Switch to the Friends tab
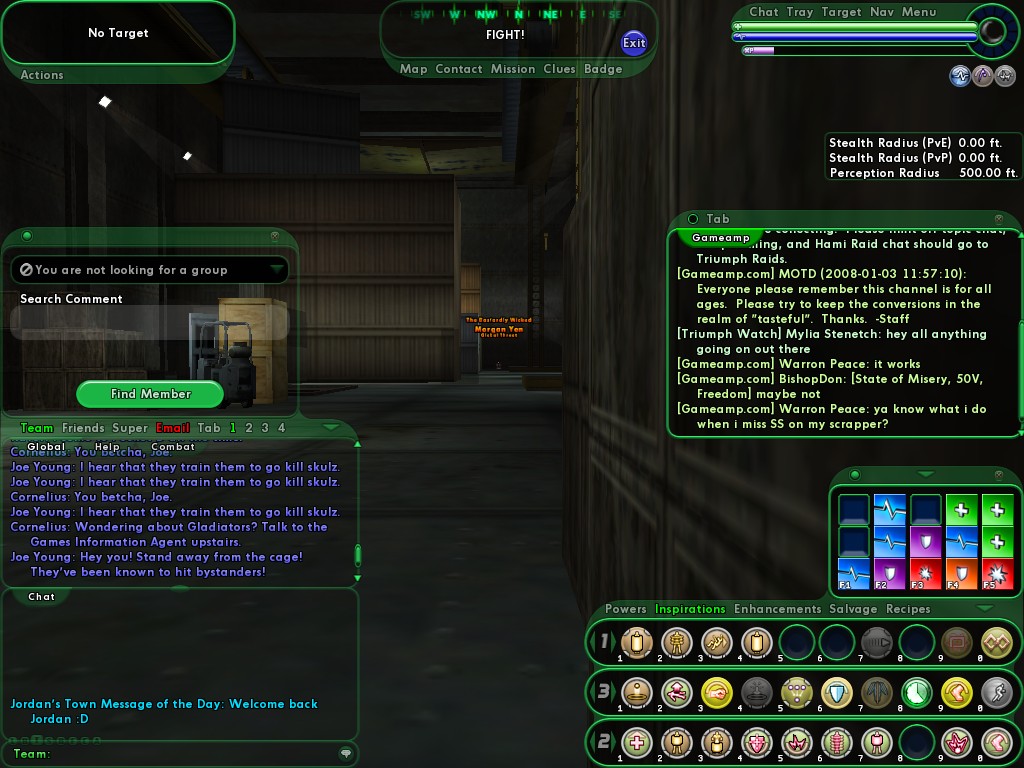 point(83,428)
